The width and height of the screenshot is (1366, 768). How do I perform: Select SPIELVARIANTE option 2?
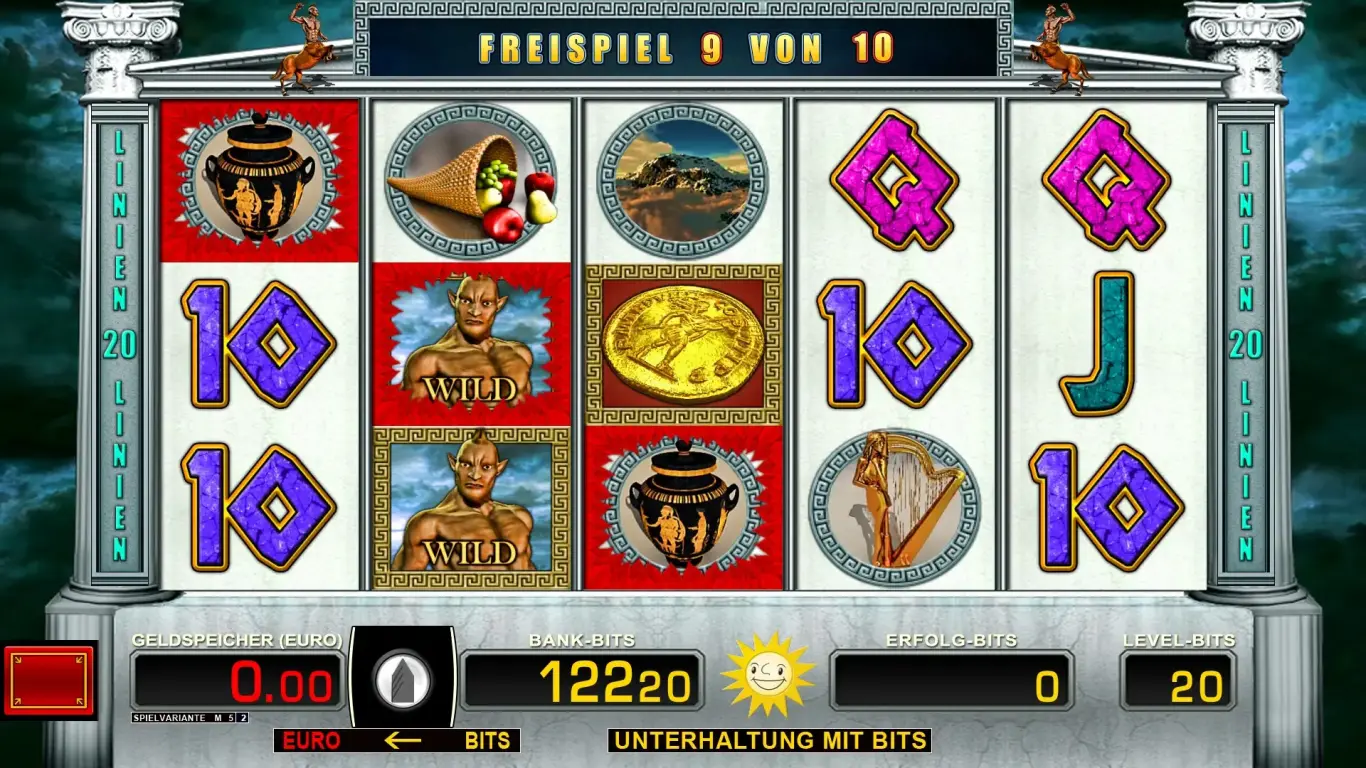tap(242, 717)
